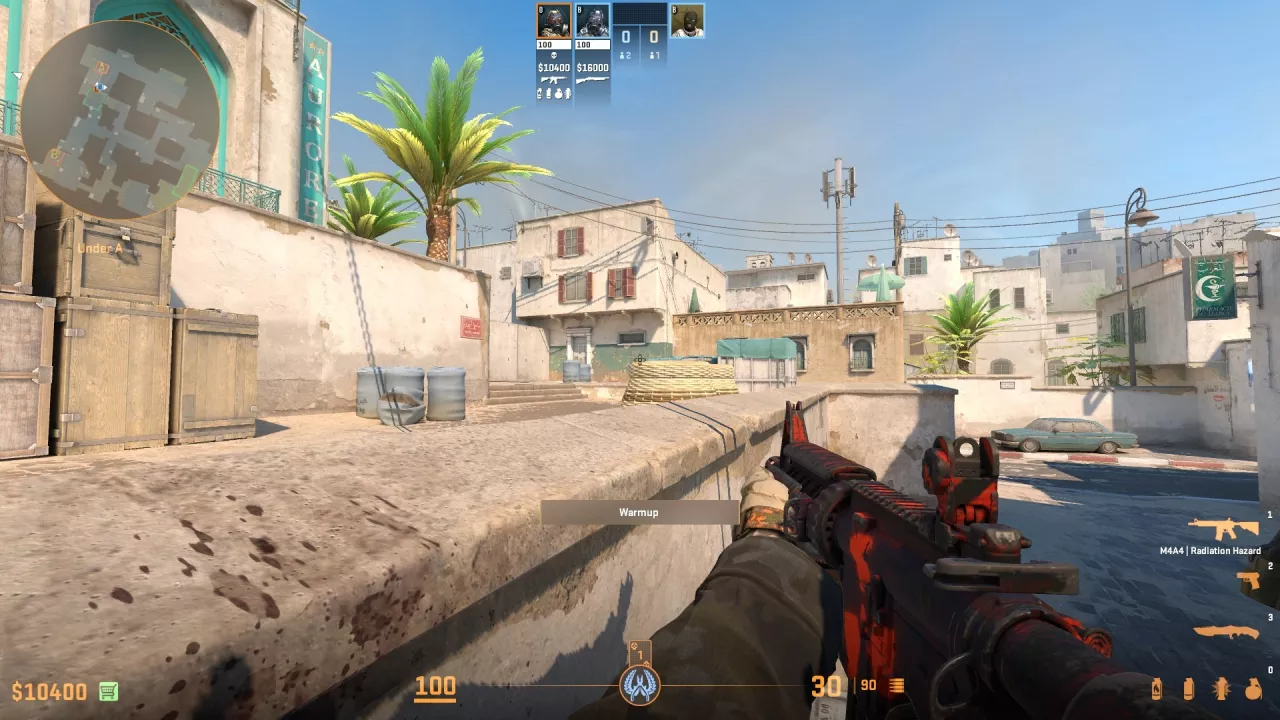This screenshot has width=1280, height=720.
Task: Click the shotgun silhouette on the $16000 player panel
Action: (x=592, y=79)
